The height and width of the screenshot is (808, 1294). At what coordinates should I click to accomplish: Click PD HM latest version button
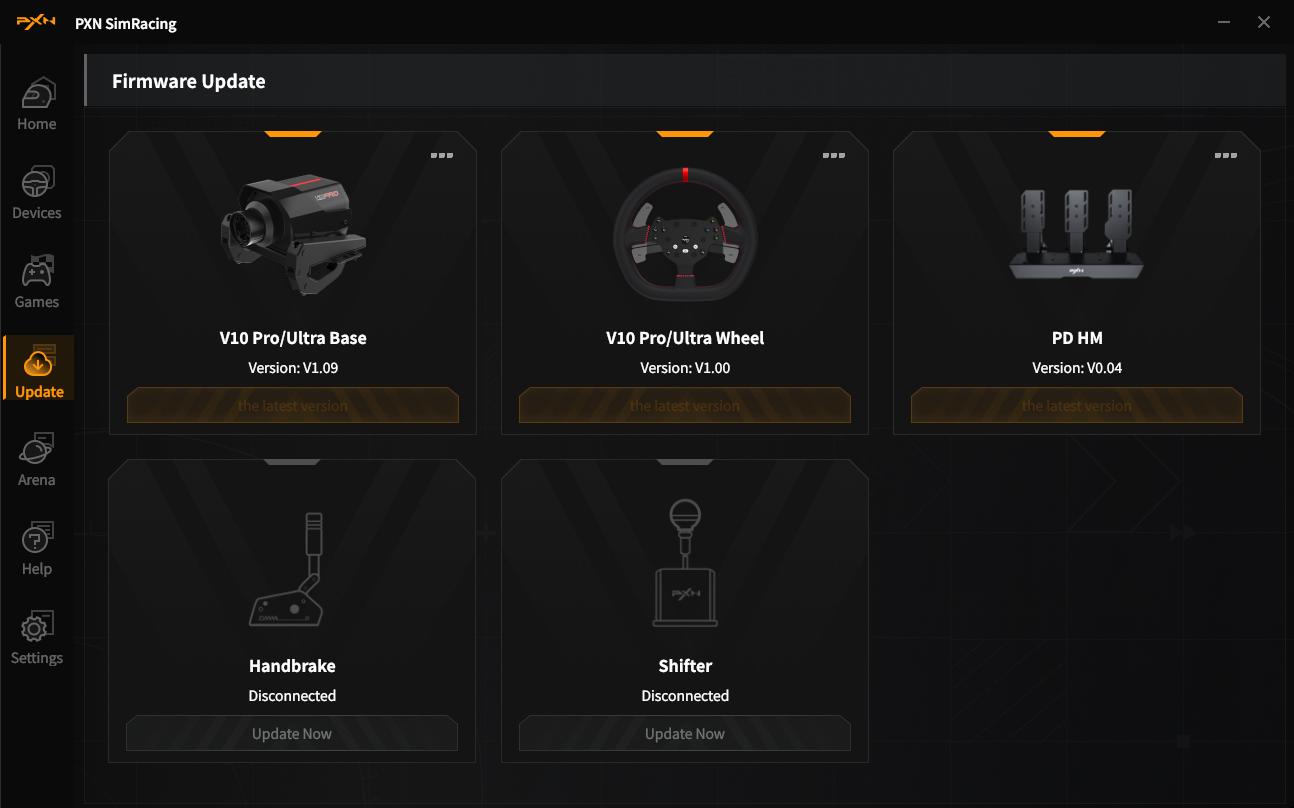click(1077, 406)
